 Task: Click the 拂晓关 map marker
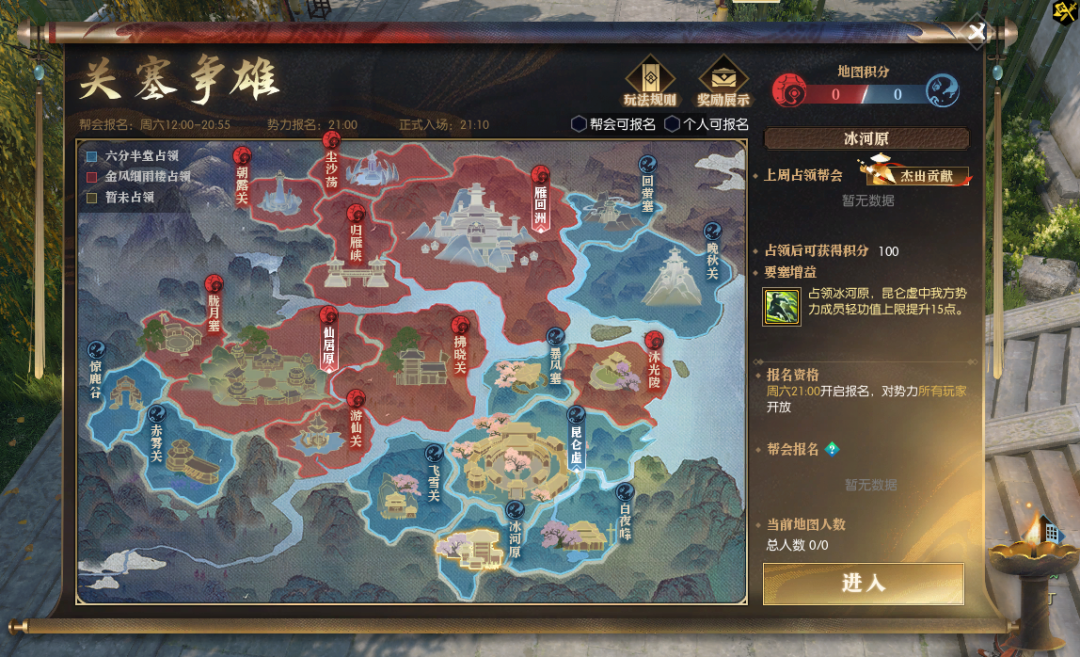(460, 346)
